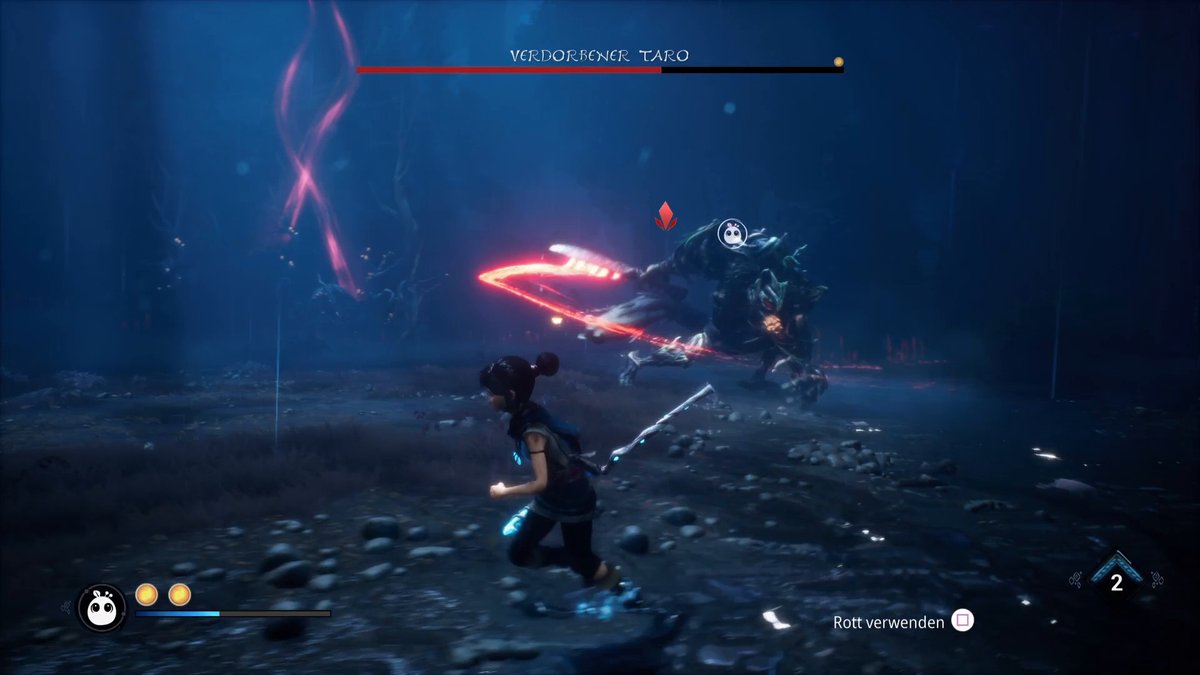Select the Rot action marker on the boss
This screenshot has height=675, width=1200.
[733, 234]
